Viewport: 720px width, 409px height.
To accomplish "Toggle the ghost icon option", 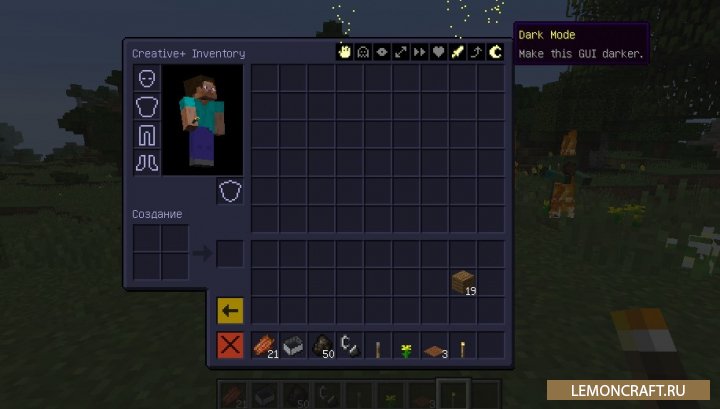I will (361, 53).
